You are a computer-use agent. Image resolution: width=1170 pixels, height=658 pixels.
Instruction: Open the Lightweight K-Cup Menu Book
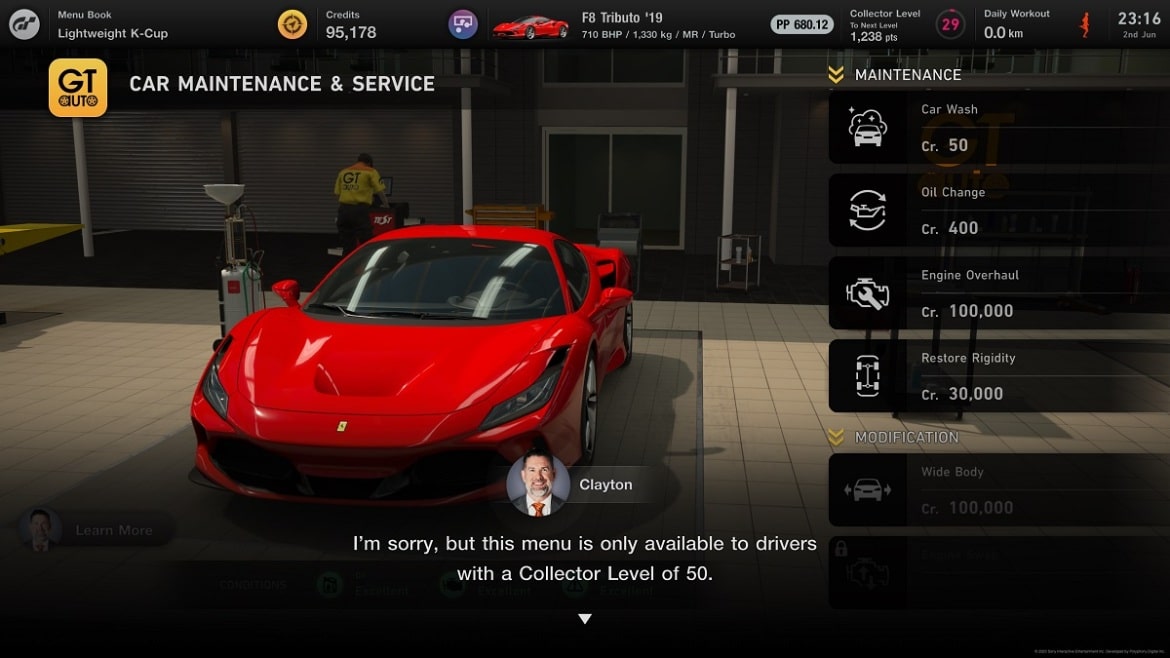[112, 25]
